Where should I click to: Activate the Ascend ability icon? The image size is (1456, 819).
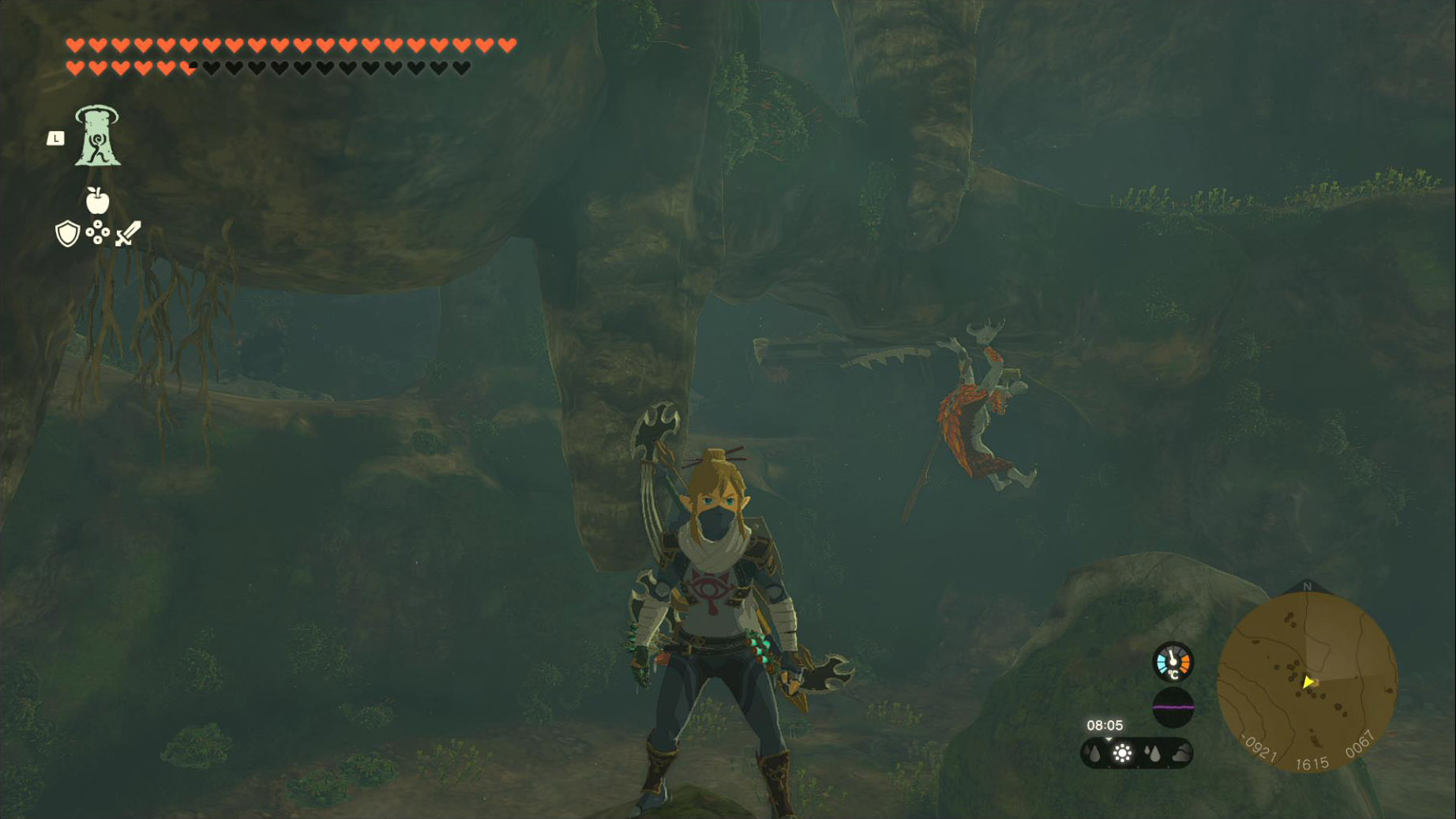pos(97,137)
